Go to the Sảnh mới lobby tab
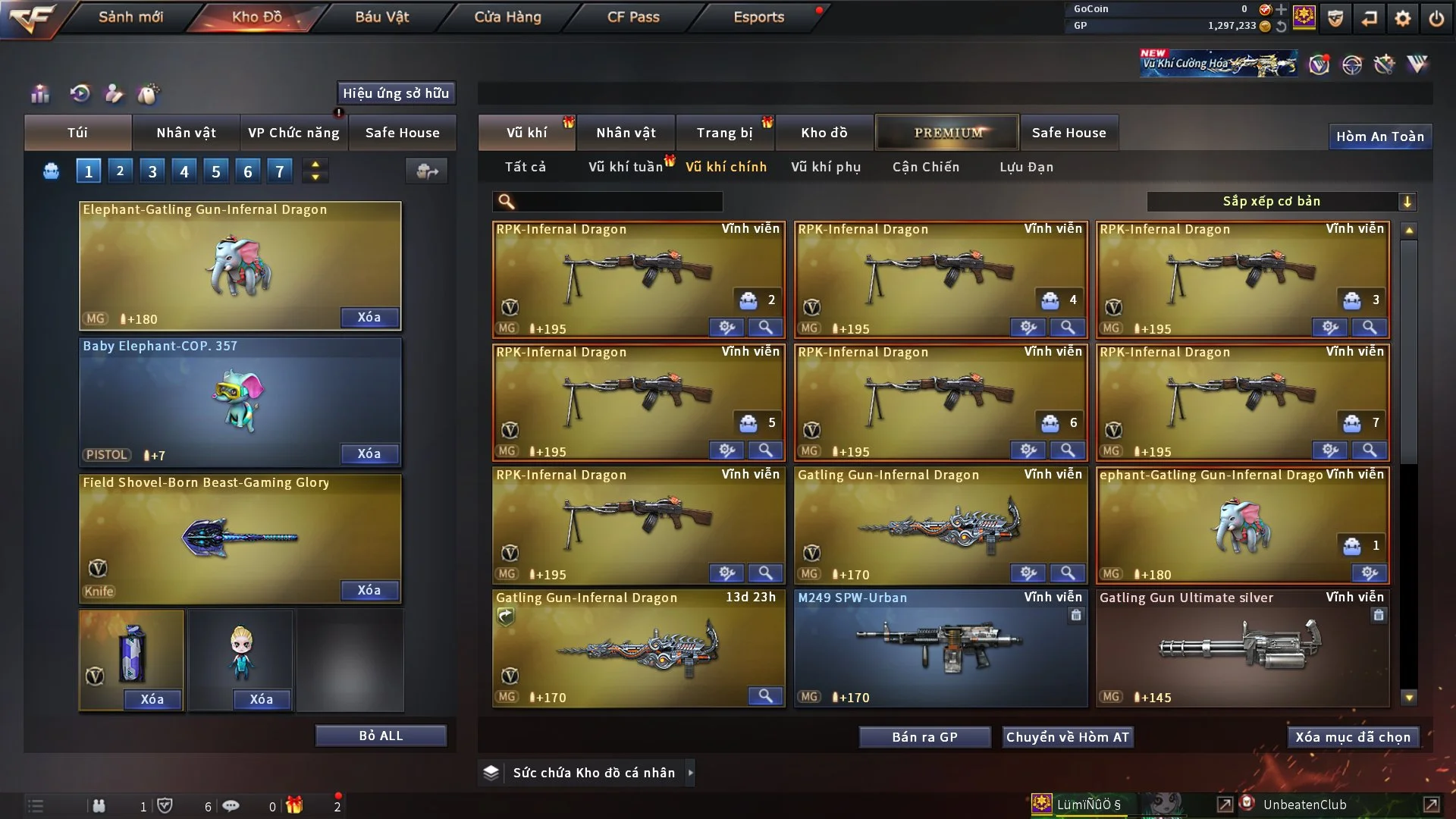 (x=130, y=17)
